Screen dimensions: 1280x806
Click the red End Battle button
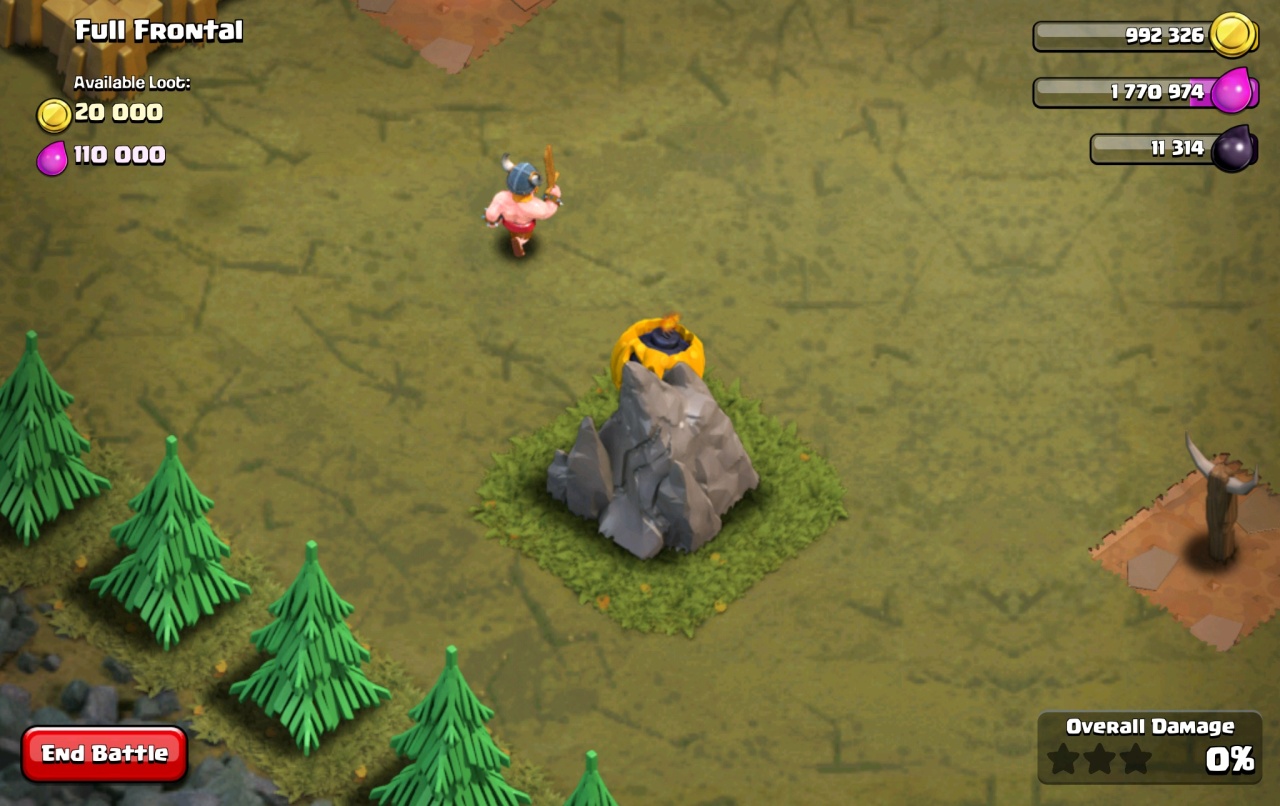coord(104,753)
